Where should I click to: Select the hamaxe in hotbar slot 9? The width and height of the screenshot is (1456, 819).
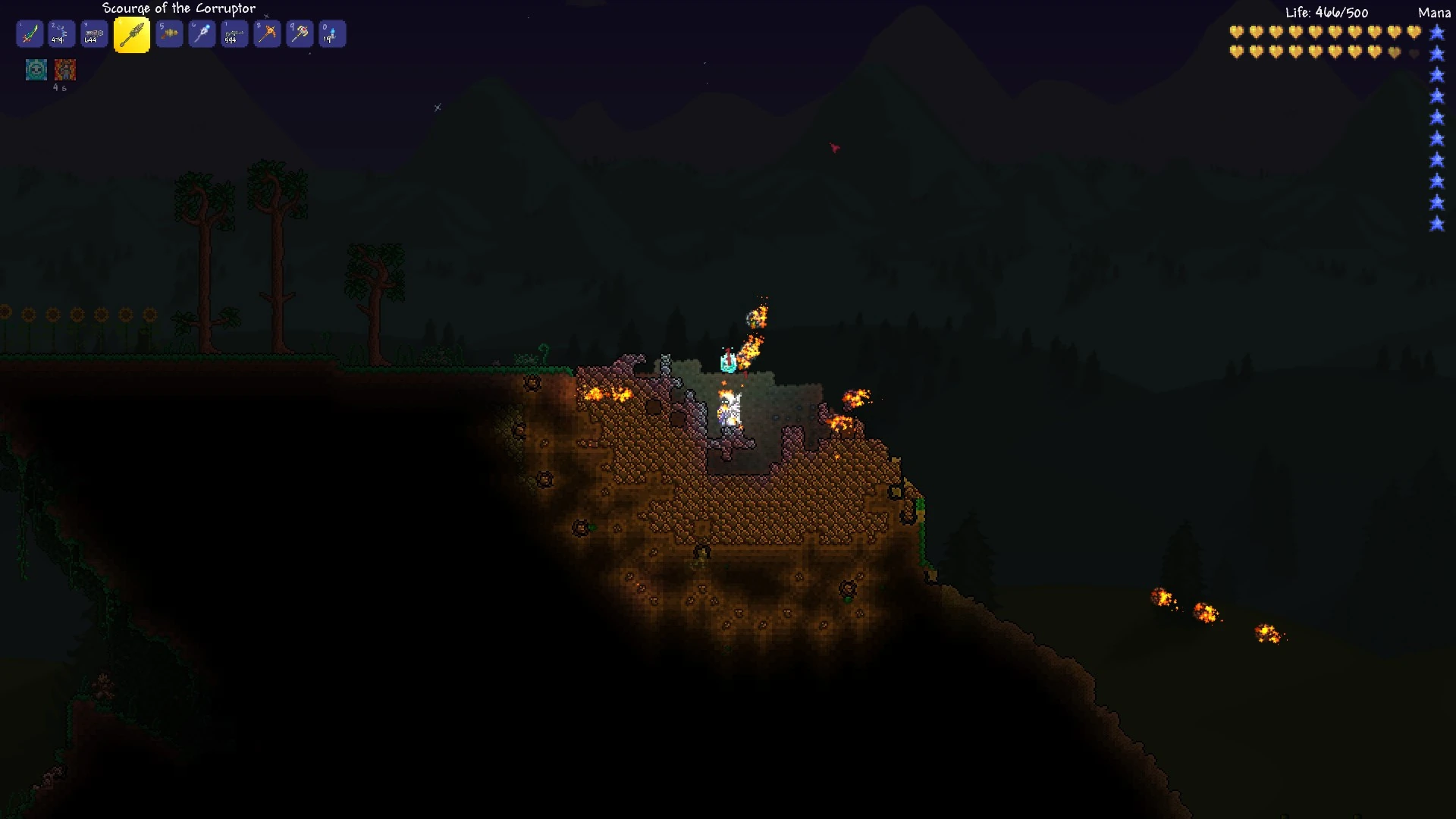pos(299,33)
